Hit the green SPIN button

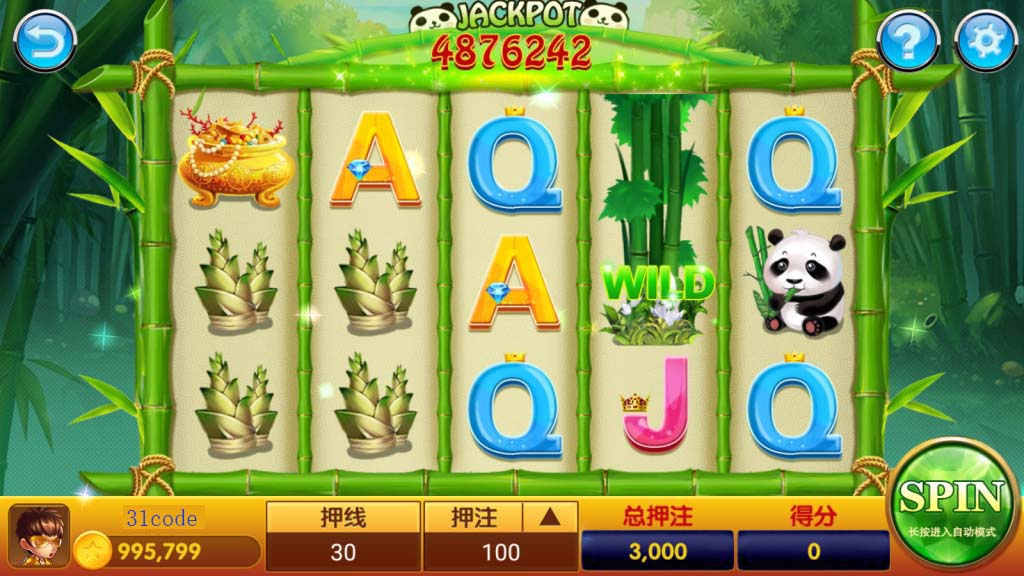point(950,503)
